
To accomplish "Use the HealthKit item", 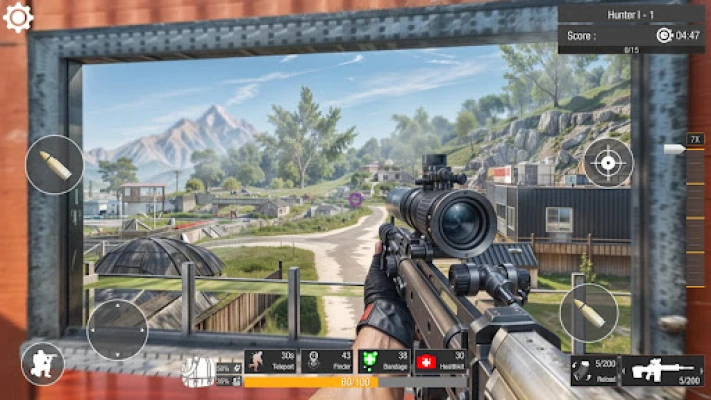I will pos(440,362).
